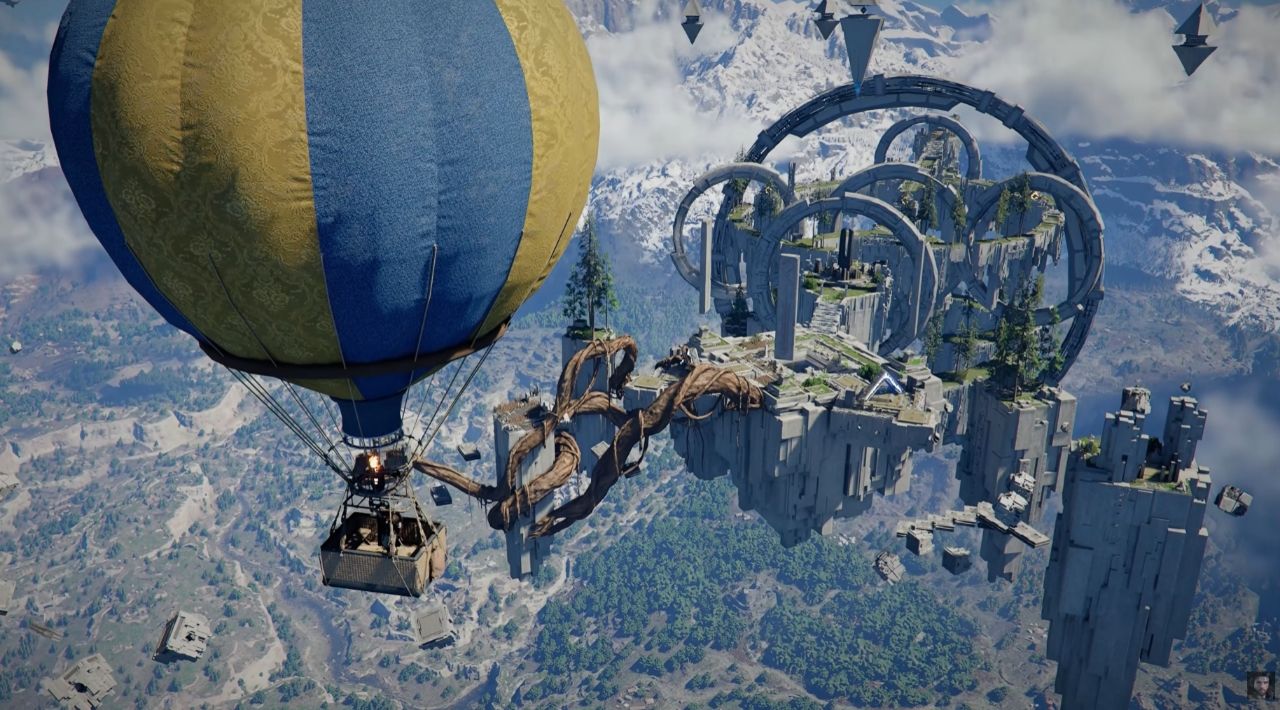Click the bearded man avatar thumbnail

pos(1260,685)
